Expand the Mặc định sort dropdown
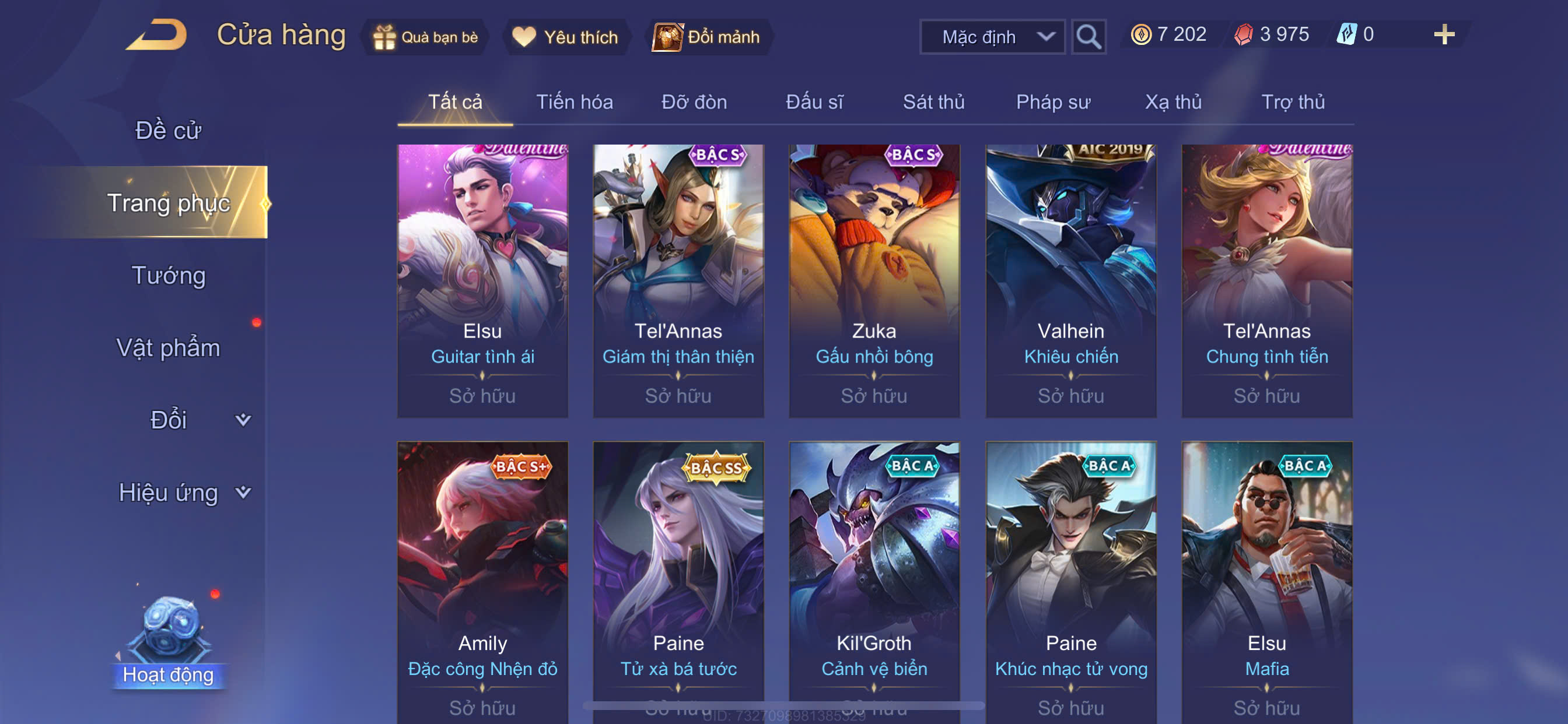Screen dimensions: 1568x724 click(992, 37)
